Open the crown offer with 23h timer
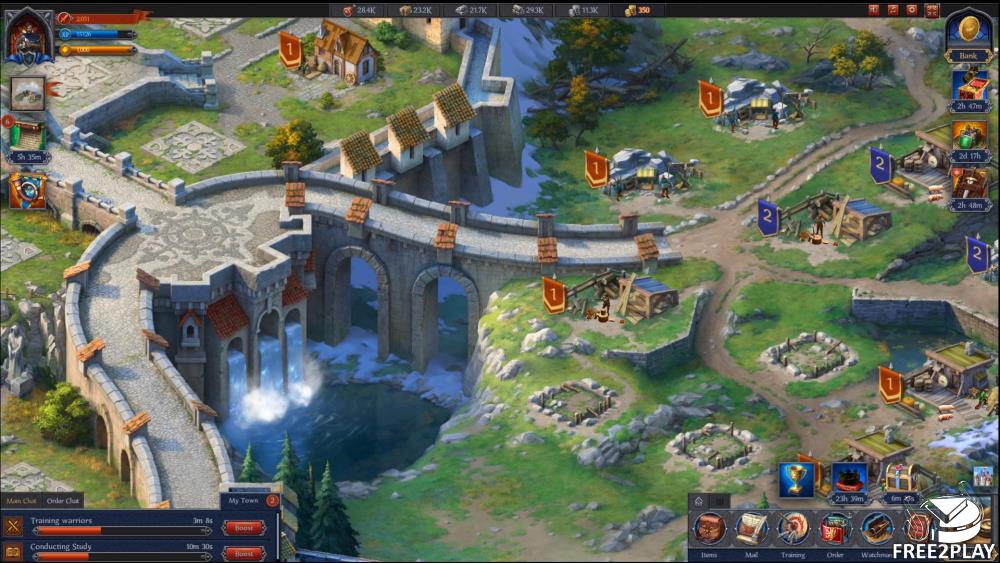The width and height of the screenshot is (1000, 563). pyautogui.click(x=849, y=478)
